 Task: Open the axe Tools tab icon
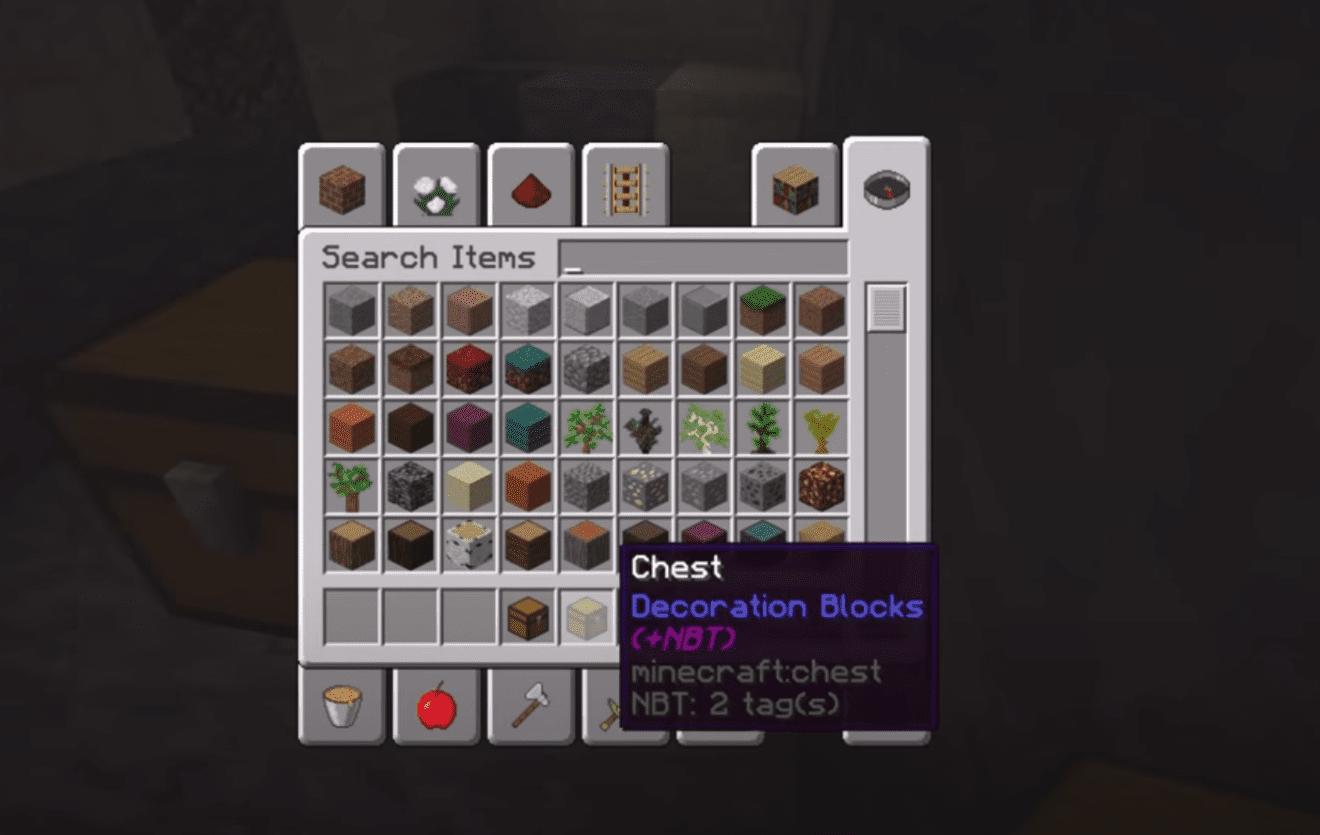(x=530, y=707)
